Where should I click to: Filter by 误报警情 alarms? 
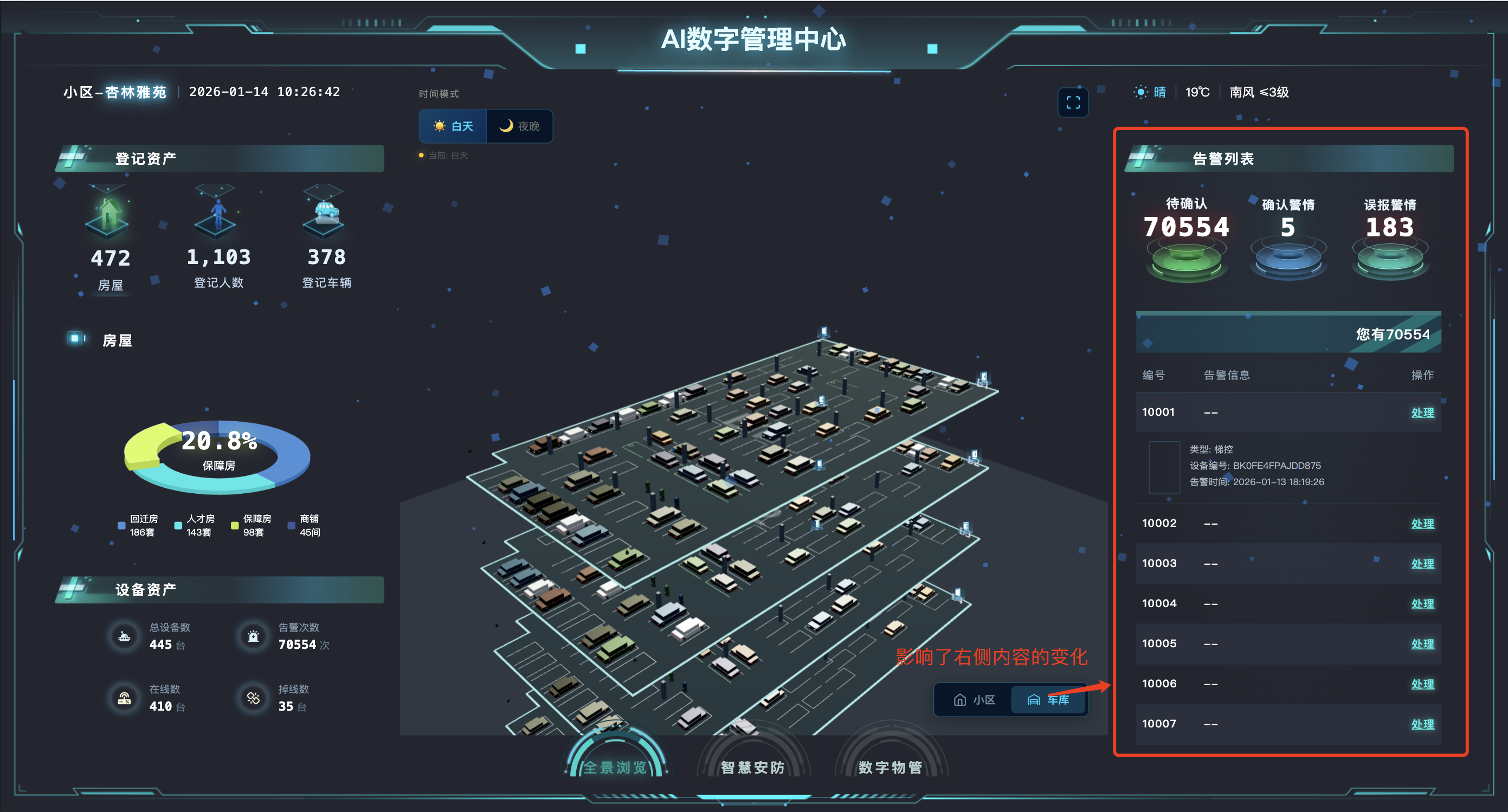(1390, 227)
